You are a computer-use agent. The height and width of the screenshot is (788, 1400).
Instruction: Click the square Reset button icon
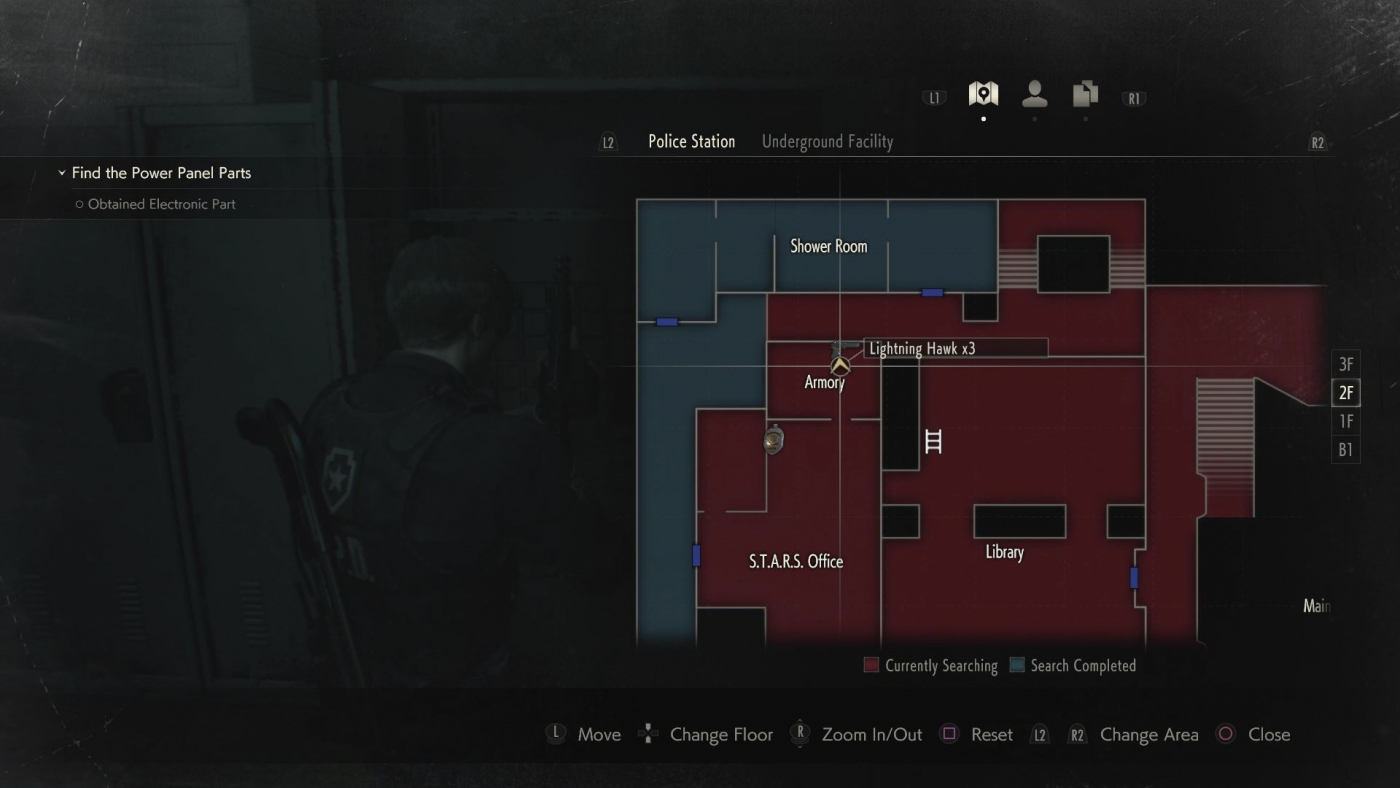pos(948,733)
